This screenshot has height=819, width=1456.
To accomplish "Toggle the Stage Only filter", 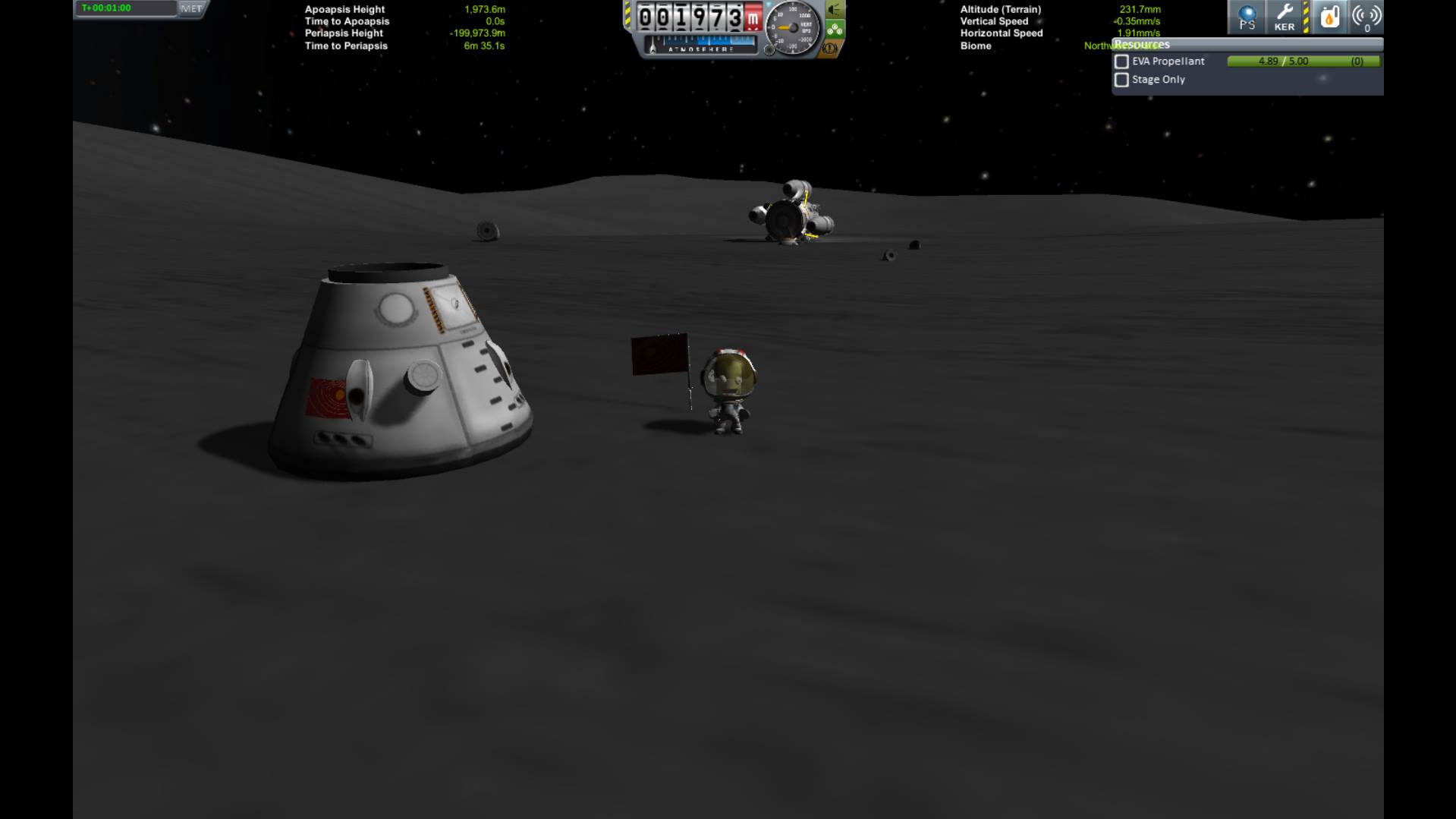I will (x=1121, y=80).
